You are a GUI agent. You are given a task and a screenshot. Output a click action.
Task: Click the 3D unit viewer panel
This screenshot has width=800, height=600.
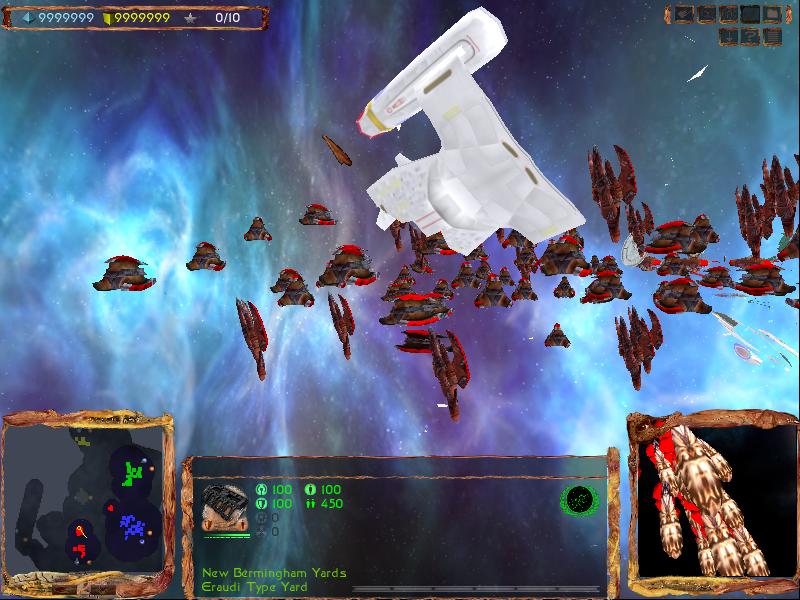pos(711,498)
